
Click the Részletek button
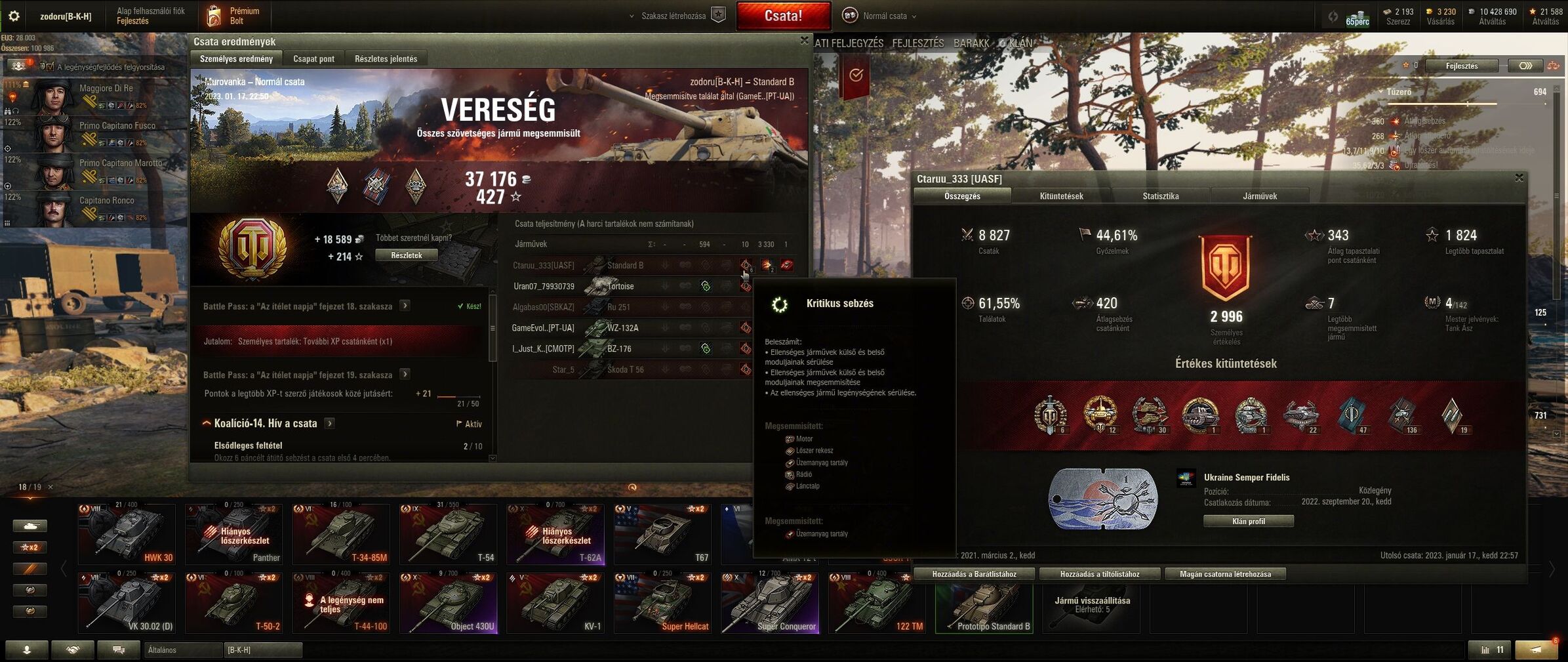coord(406,255)
